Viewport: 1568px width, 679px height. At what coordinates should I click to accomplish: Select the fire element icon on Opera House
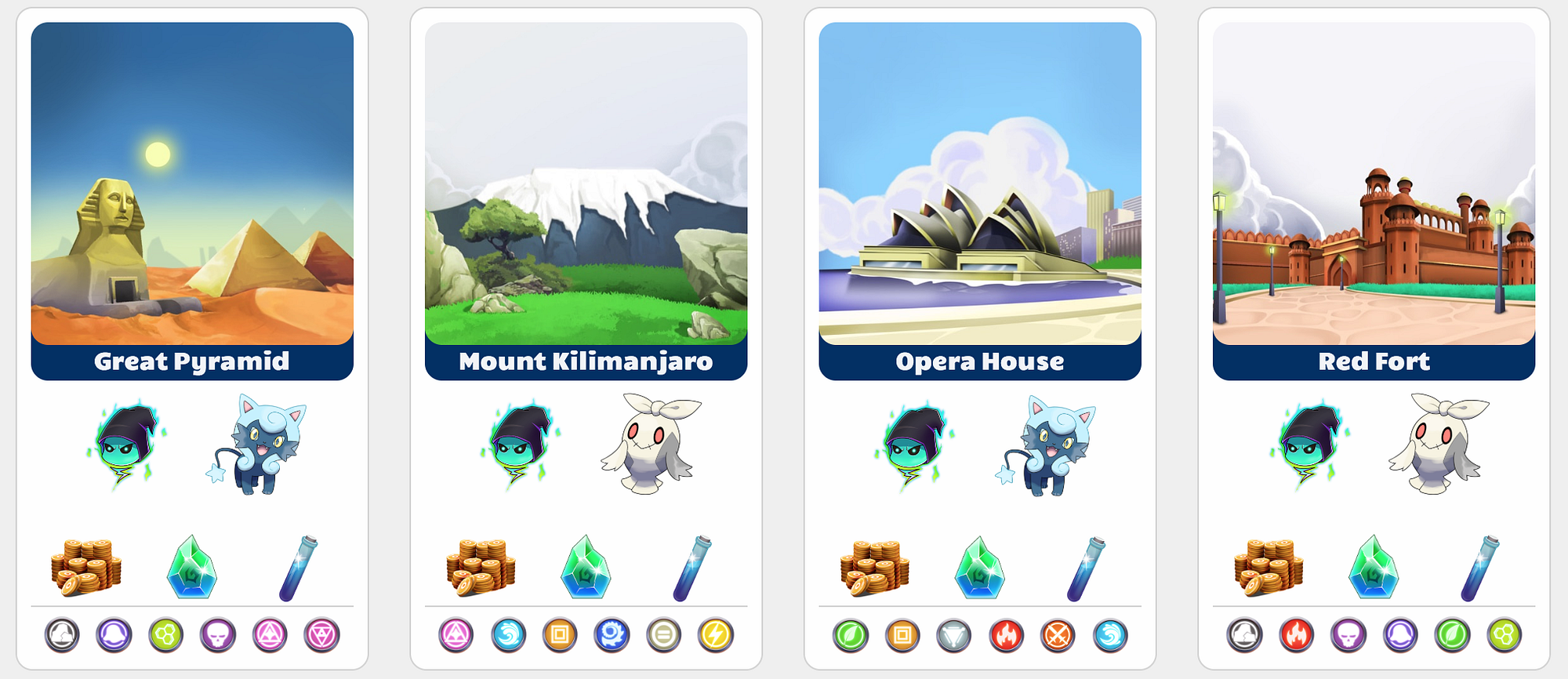tap(1006, 635)
